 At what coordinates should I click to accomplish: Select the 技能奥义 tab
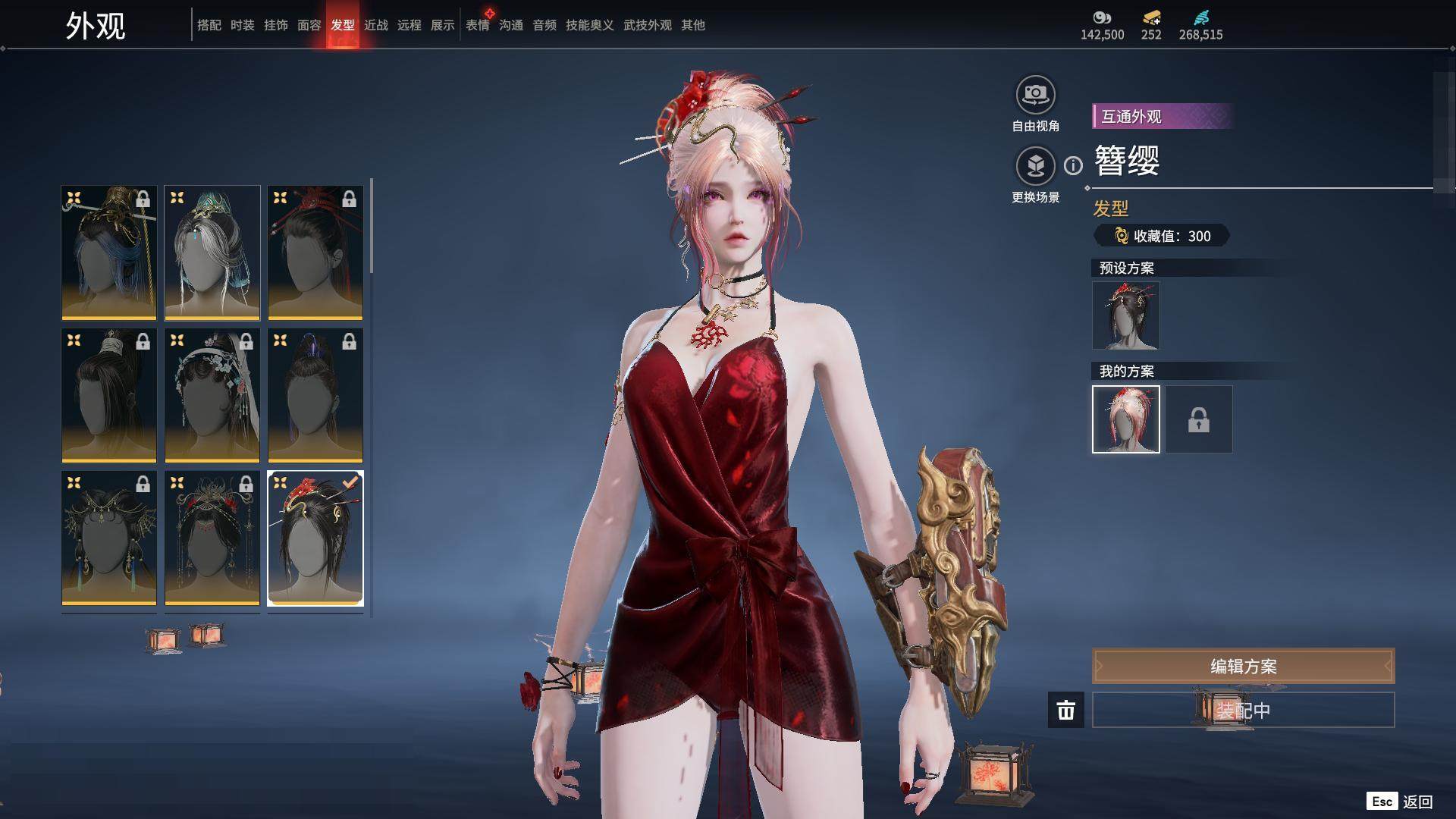[589, 25]
